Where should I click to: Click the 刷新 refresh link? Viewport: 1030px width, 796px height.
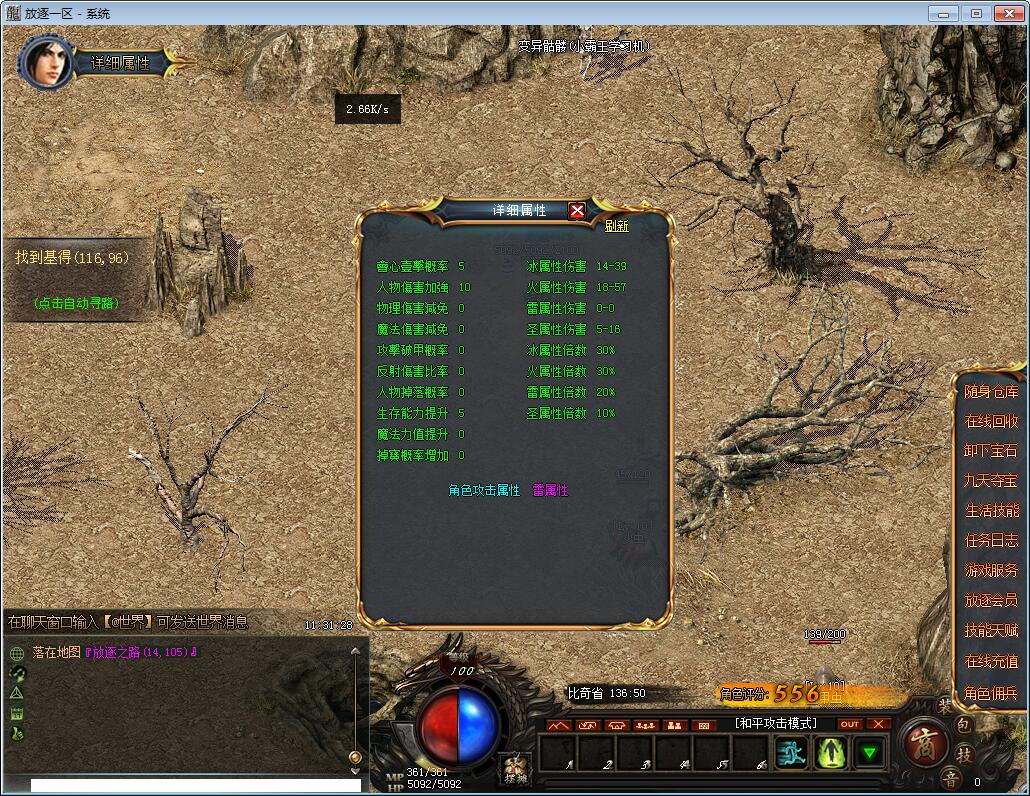tap(617, 226)
